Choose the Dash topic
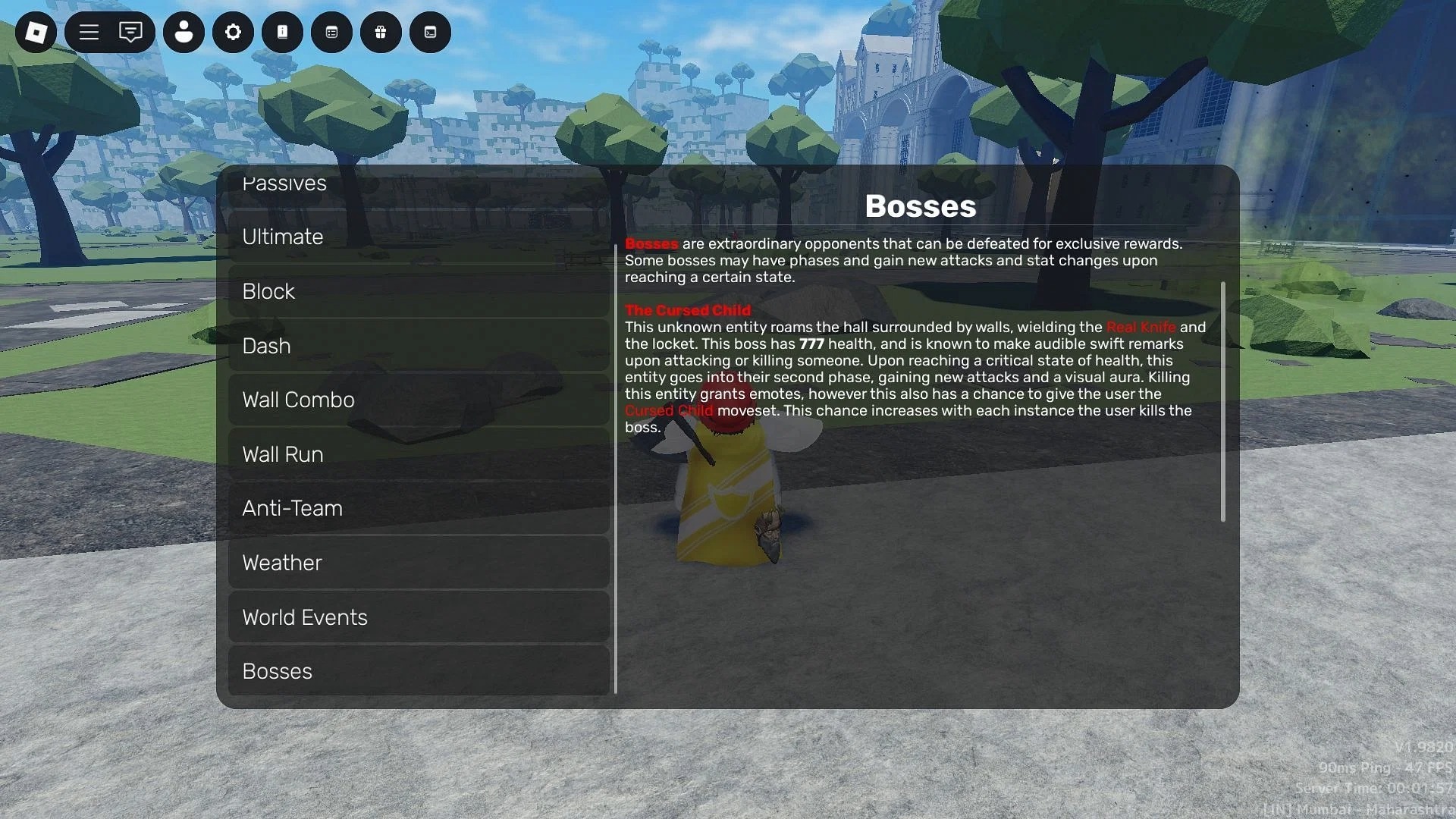Viewport: 1456px width, 819px height. pyautogui.click(x=419, y=346)
